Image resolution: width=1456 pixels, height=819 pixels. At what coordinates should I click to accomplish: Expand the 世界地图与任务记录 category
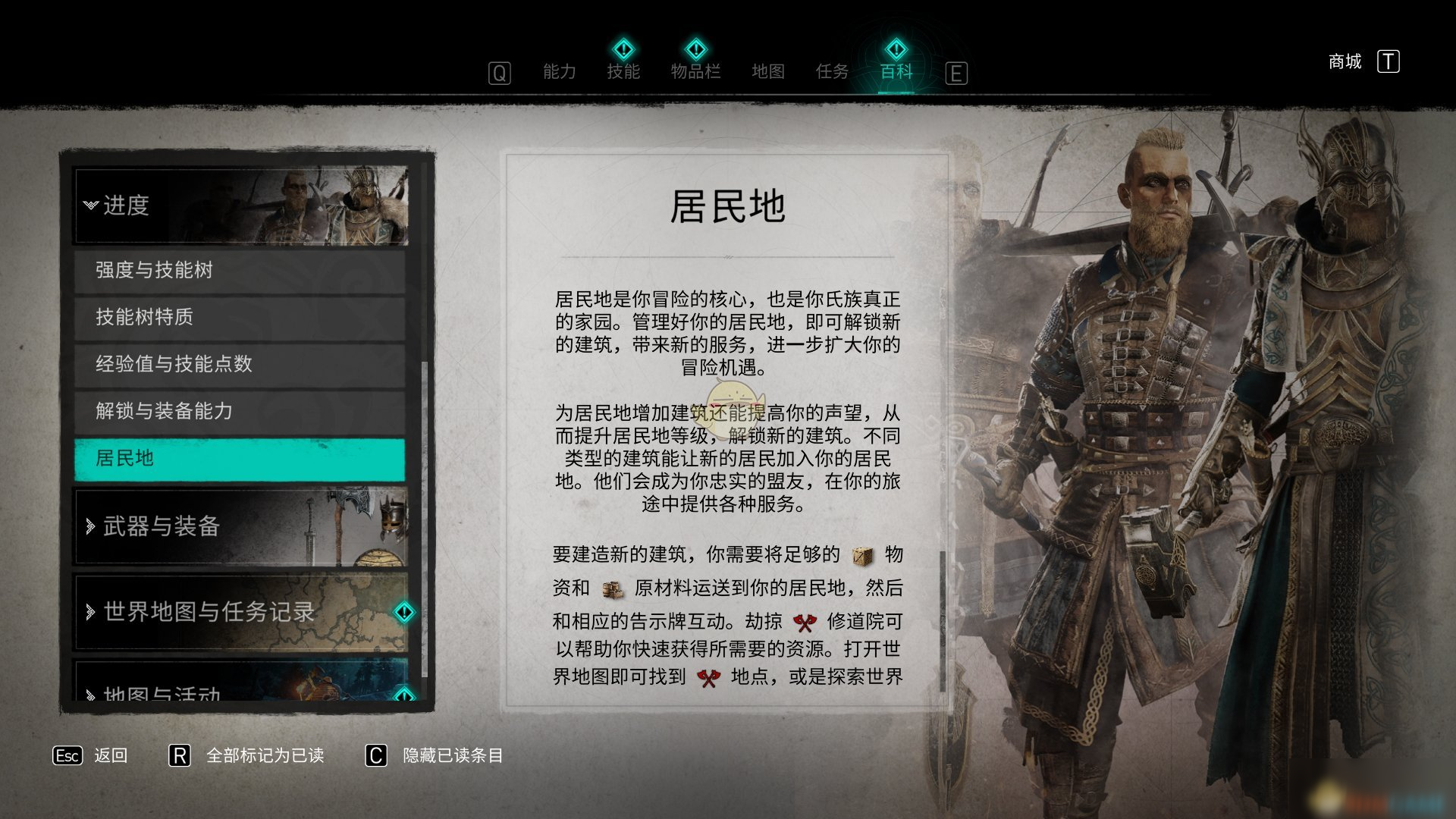pyautogui.click(x=240, y=612)
